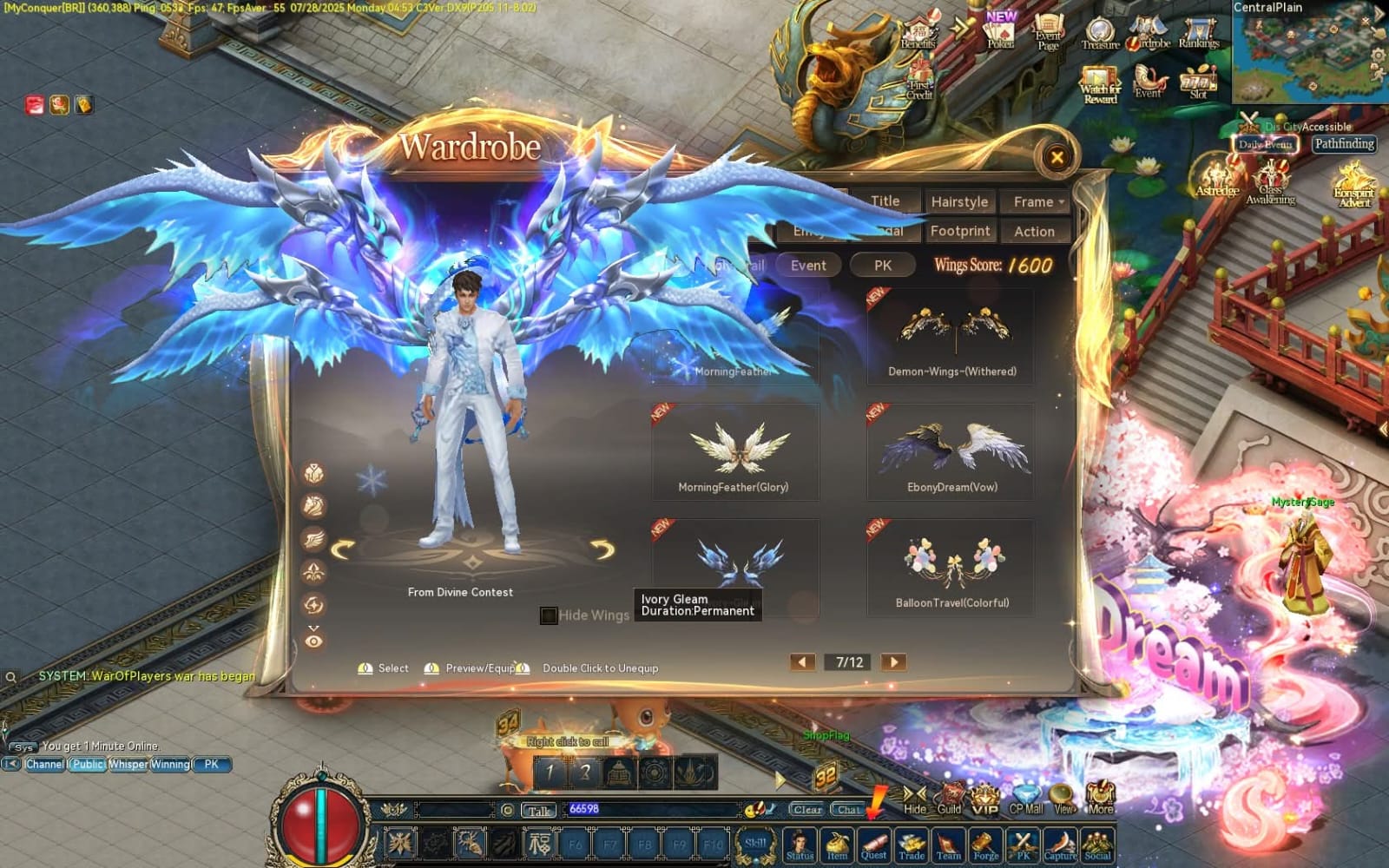Image resolution: width=1389 pixels, height=868 pixels.
Task: Toggle the Hide Wings checkbox
Action: (x=549, y=615)
